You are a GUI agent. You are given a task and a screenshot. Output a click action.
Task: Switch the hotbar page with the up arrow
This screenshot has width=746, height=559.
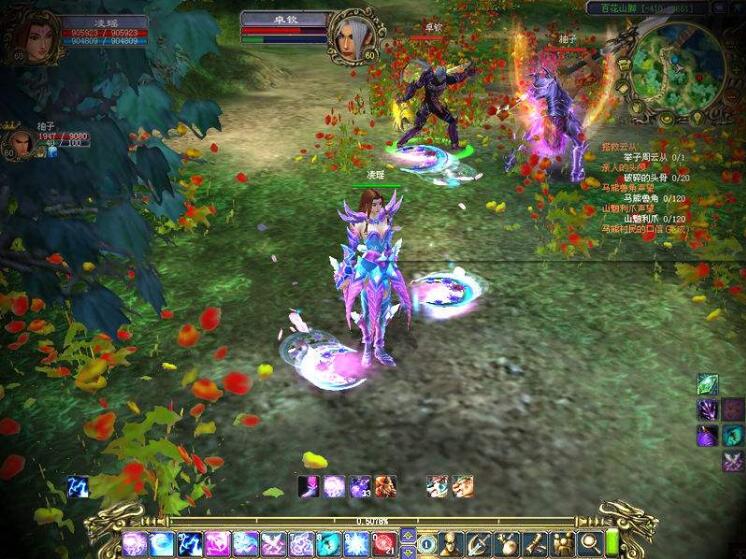[x=407, y=534]
